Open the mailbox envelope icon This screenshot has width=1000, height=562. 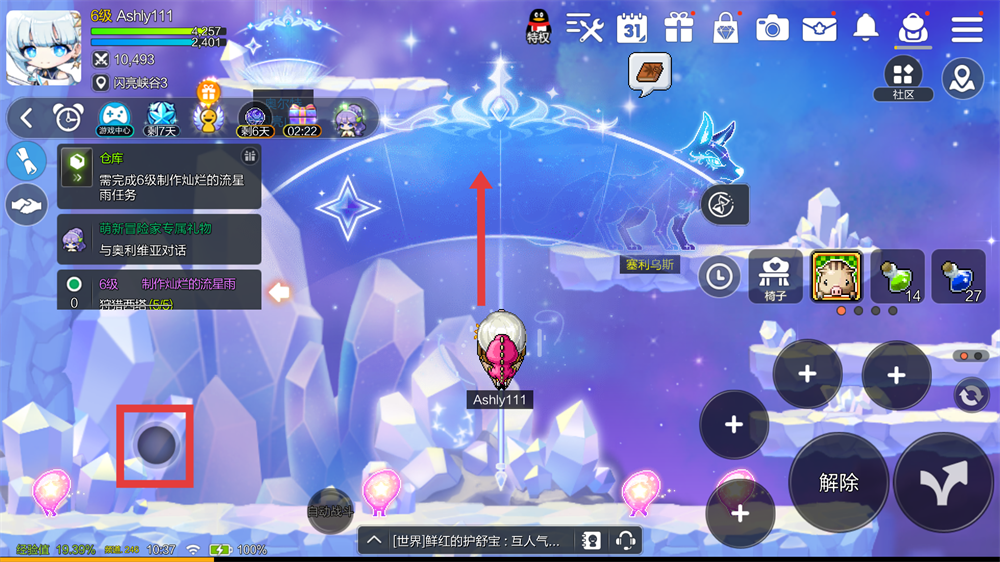click(x=819, y=28)
